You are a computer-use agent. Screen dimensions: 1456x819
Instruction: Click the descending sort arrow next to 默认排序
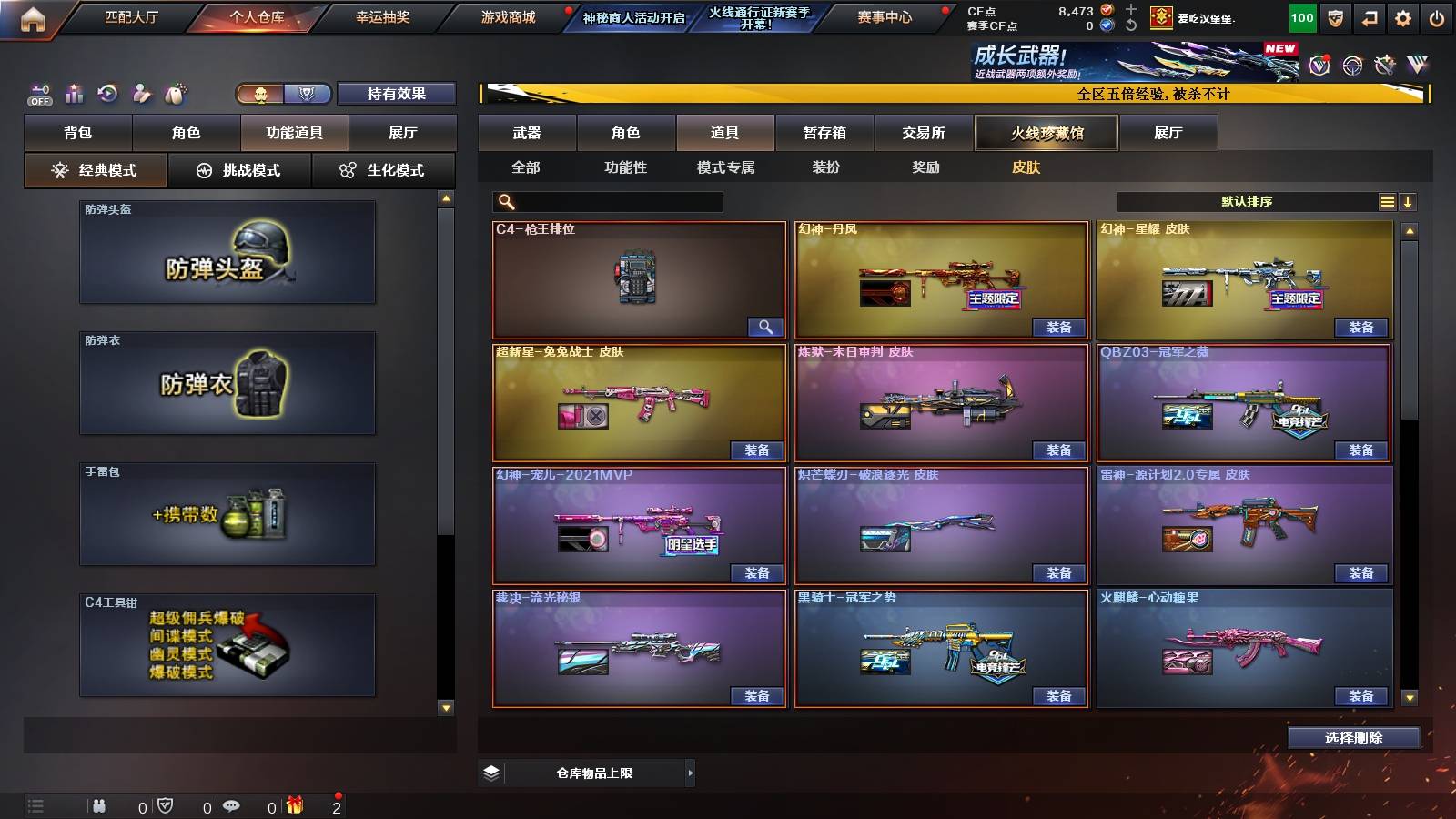pyautogui.click(x=1409, y=200)
